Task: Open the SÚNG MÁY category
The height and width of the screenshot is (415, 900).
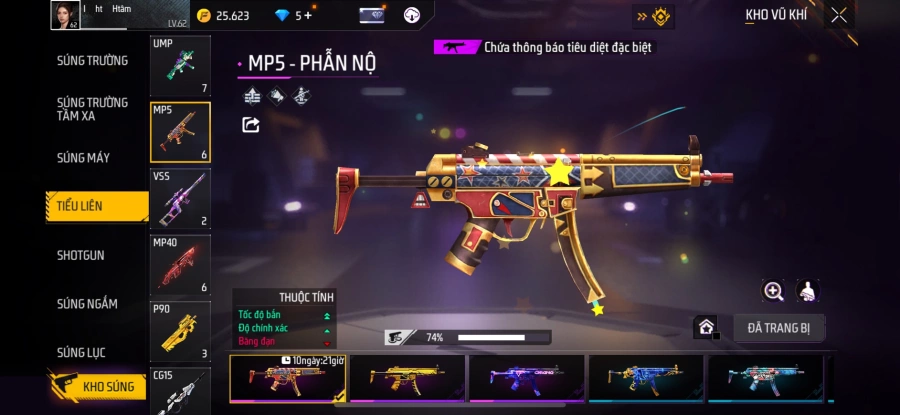Action: click(84, 158)
